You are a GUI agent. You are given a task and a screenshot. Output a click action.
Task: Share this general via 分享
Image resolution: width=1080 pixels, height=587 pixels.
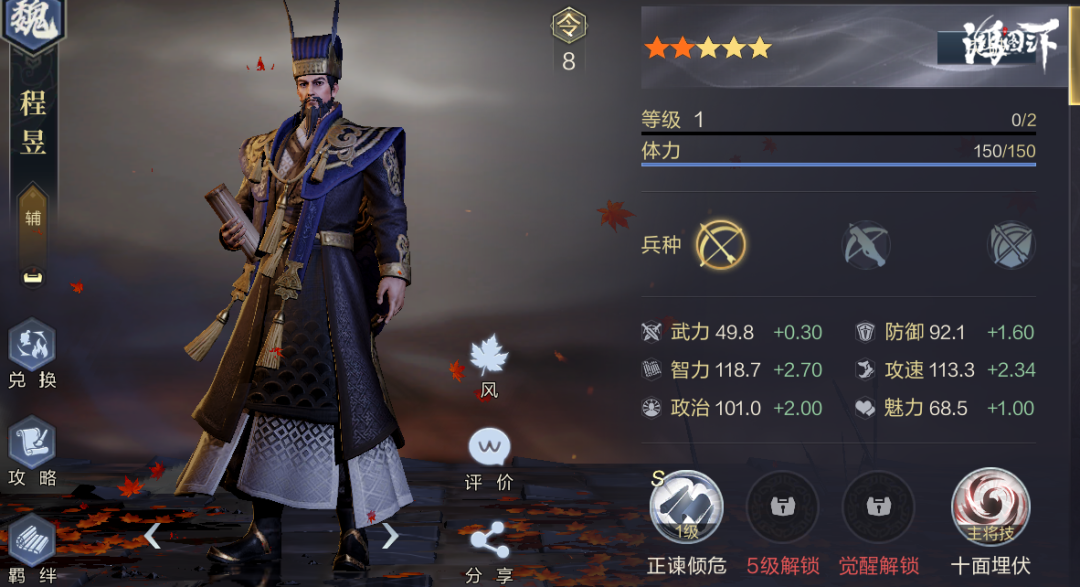(x=489, y=542)
